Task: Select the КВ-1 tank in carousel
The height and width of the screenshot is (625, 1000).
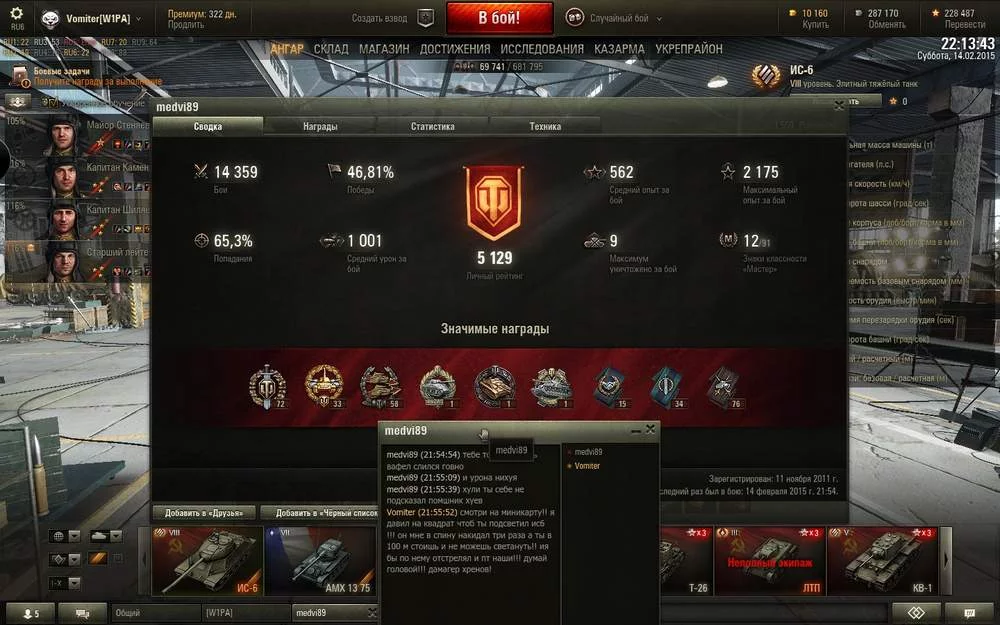Action: [883, 562]
